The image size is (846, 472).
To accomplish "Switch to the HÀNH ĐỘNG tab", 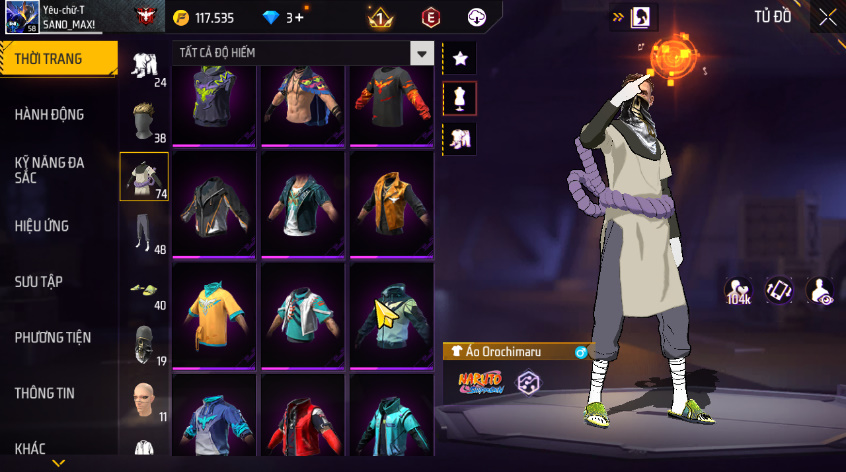I will coord(48,115).
